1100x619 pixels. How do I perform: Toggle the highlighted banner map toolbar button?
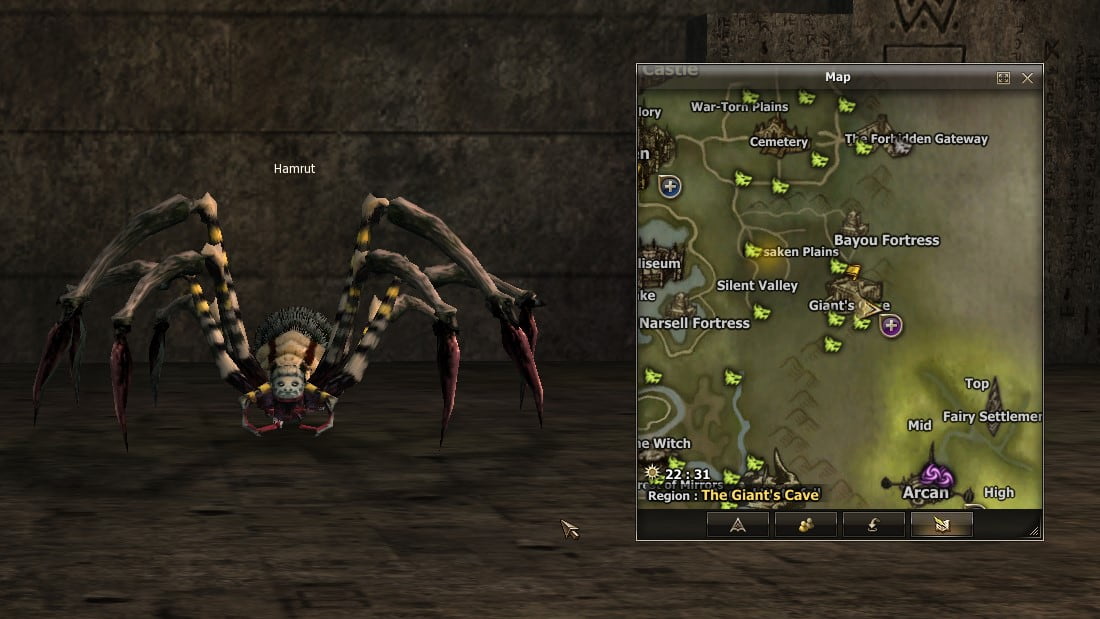(941, 524)
